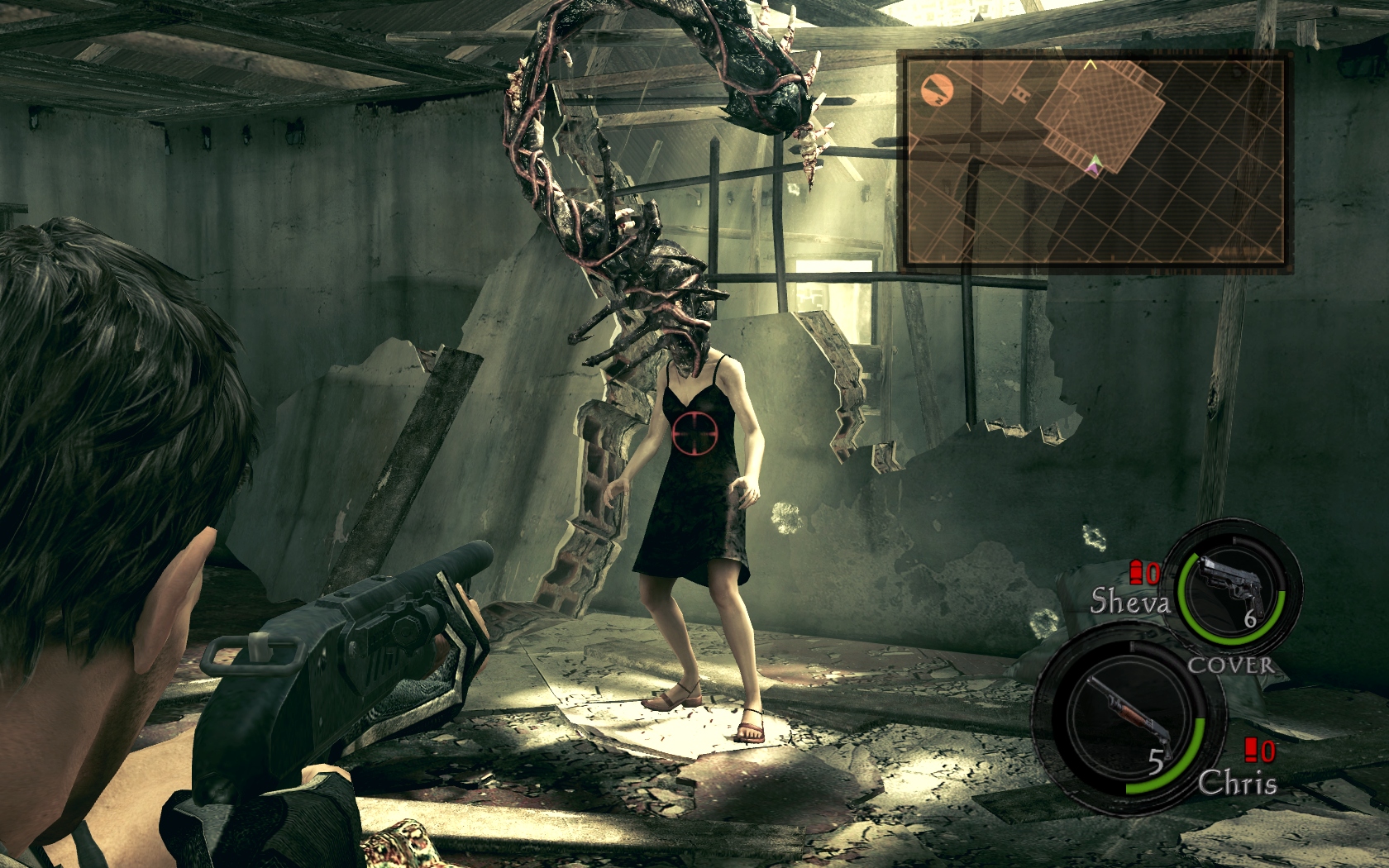1389x868 pixels.
Task: Click the orange objective marker on minimap
Action: (x=938, y=88)
